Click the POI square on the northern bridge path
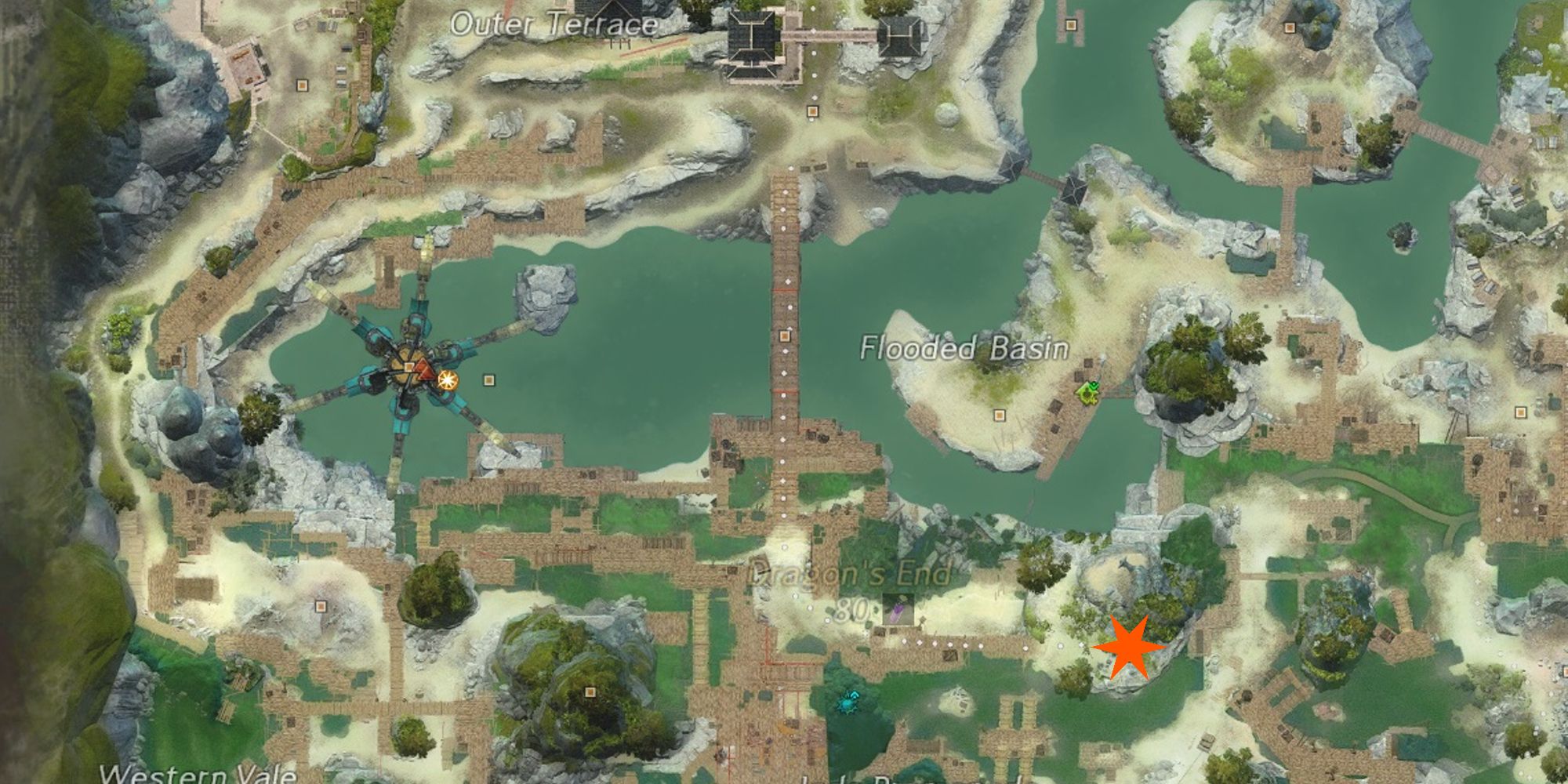Viewport: 1568px width, 784px height. pos(785,336)
